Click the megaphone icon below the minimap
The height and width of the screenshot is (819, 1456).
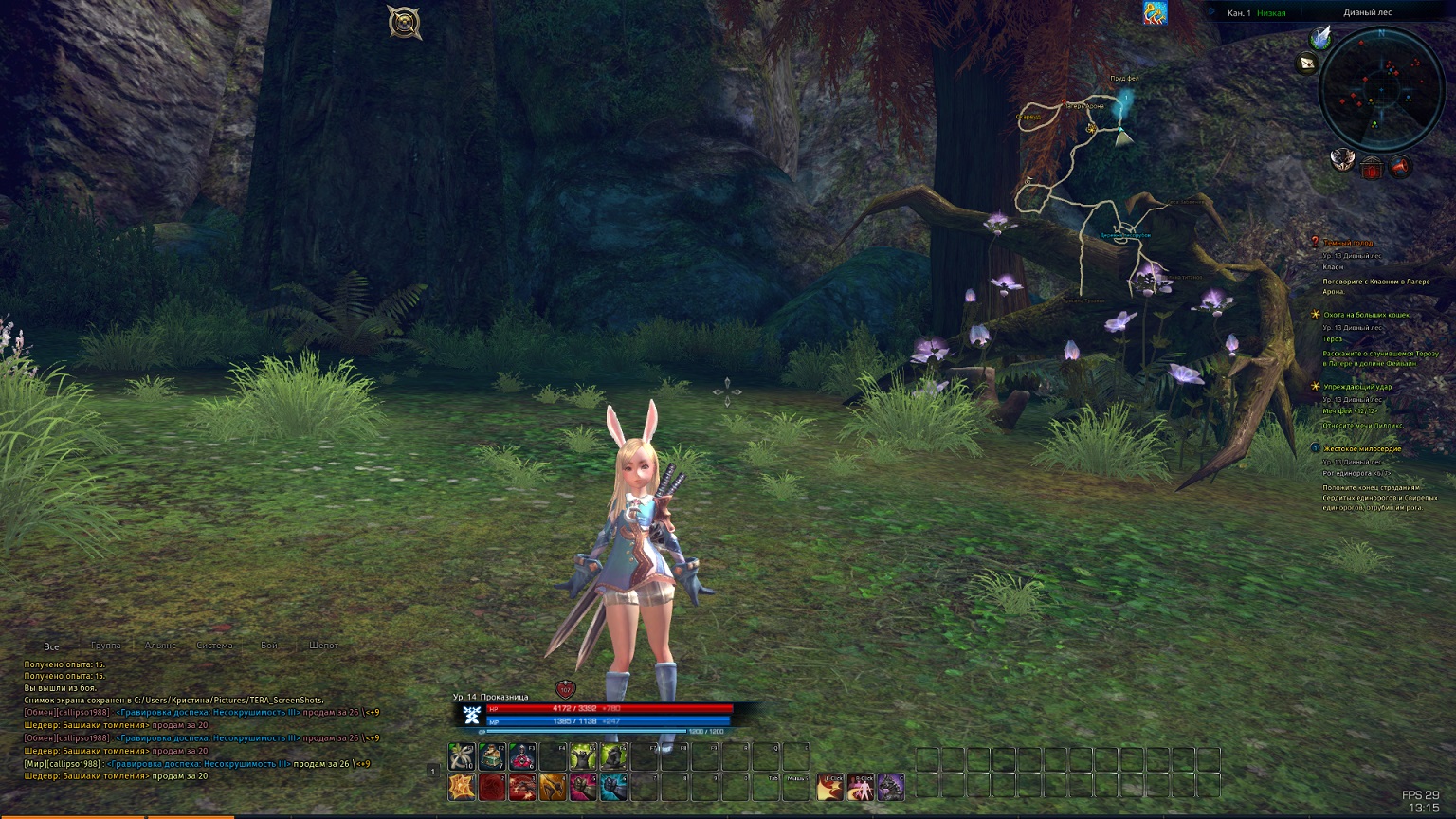pyautogui.click(x=1399, y=168)
